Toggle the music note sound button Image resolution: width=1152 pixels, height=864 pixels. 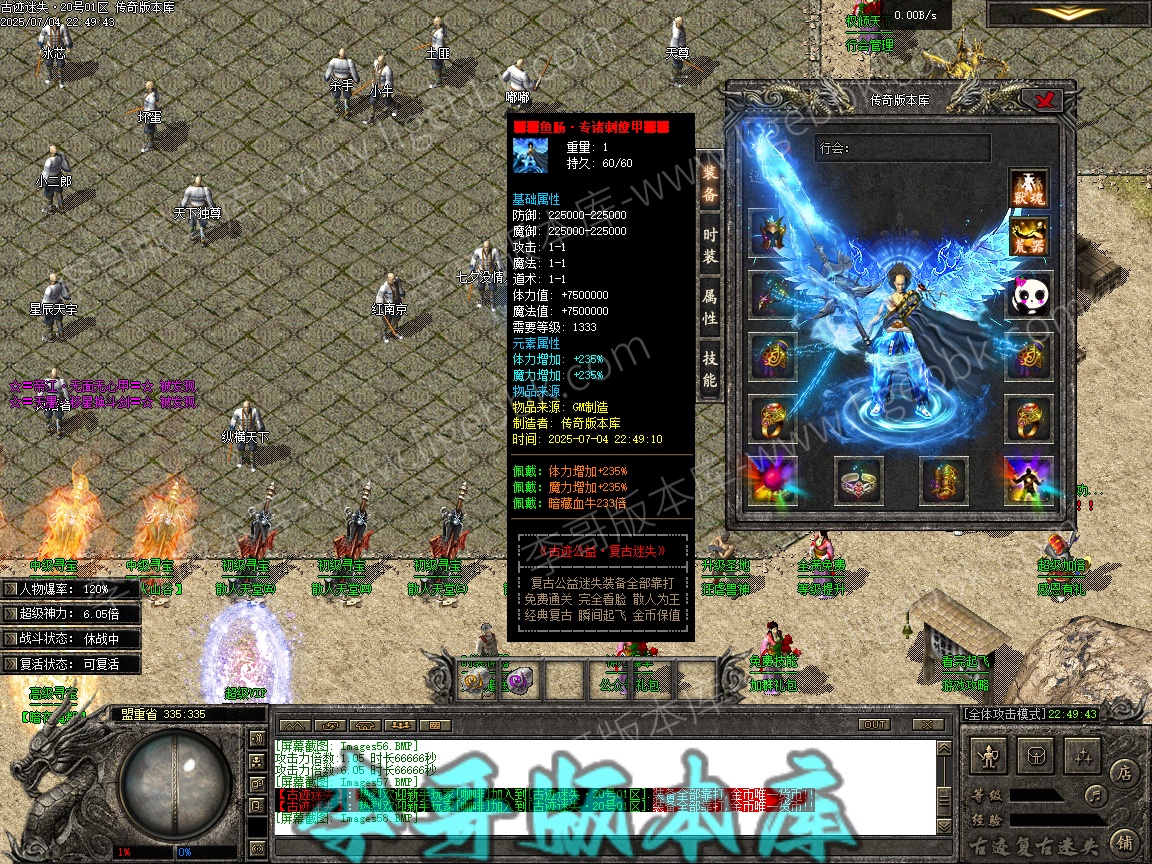coord(1097,796)
